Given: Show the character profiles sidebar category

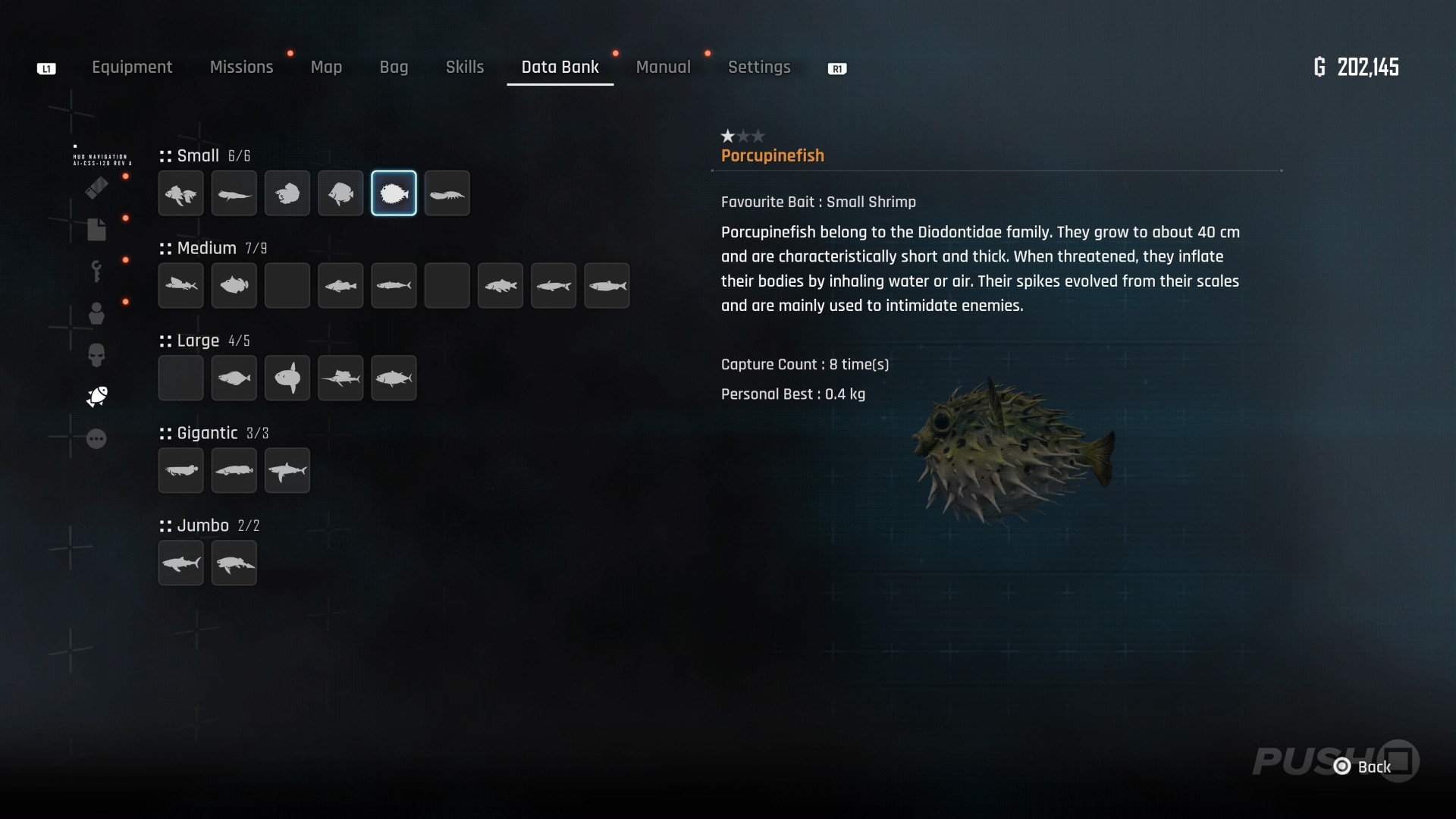Looking at the screenshot, I should pos(96,313).
